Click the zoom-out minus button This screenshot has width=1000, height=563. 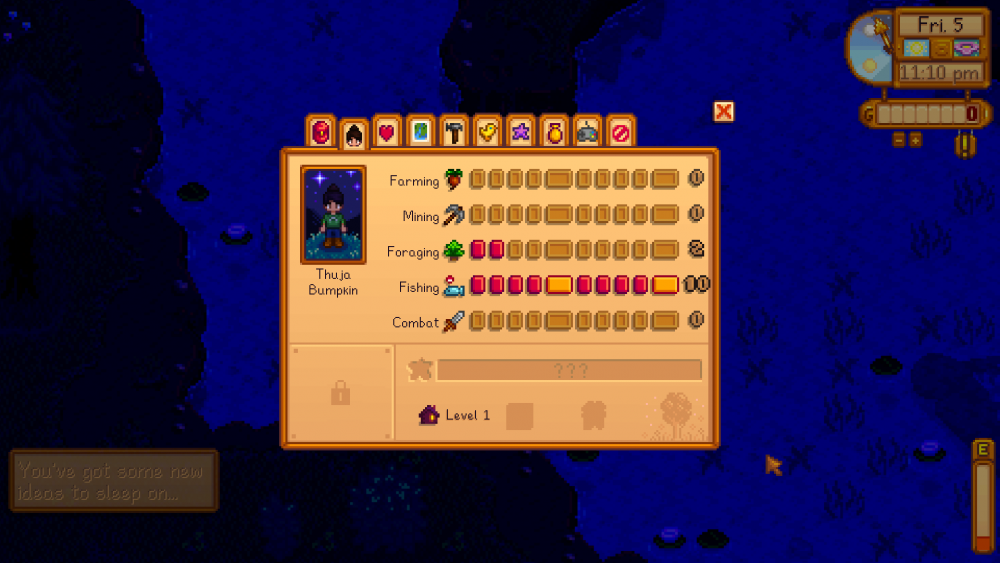[x=898, y=140]
